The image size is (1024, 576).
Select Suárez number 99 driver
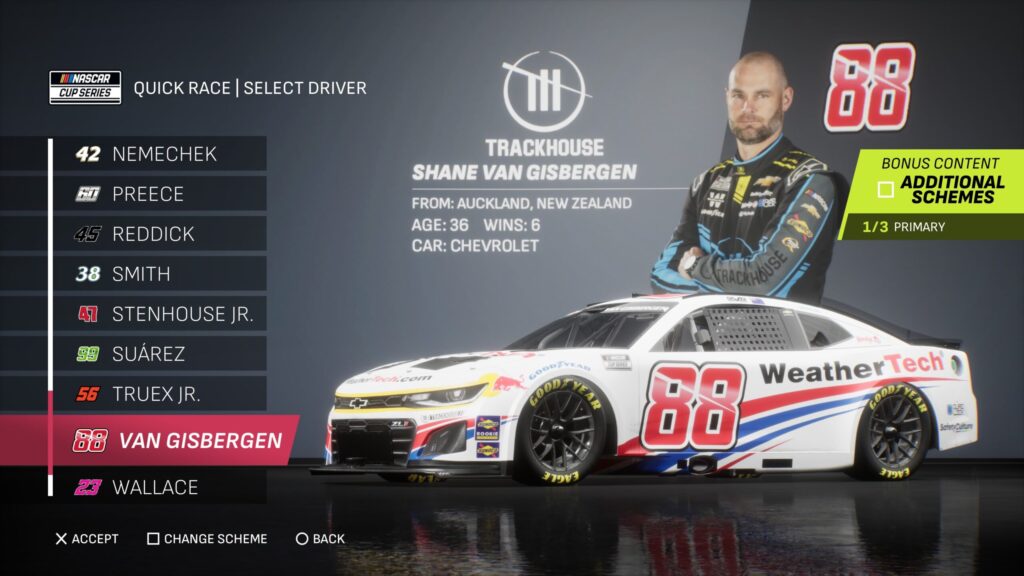pos(160,354)
